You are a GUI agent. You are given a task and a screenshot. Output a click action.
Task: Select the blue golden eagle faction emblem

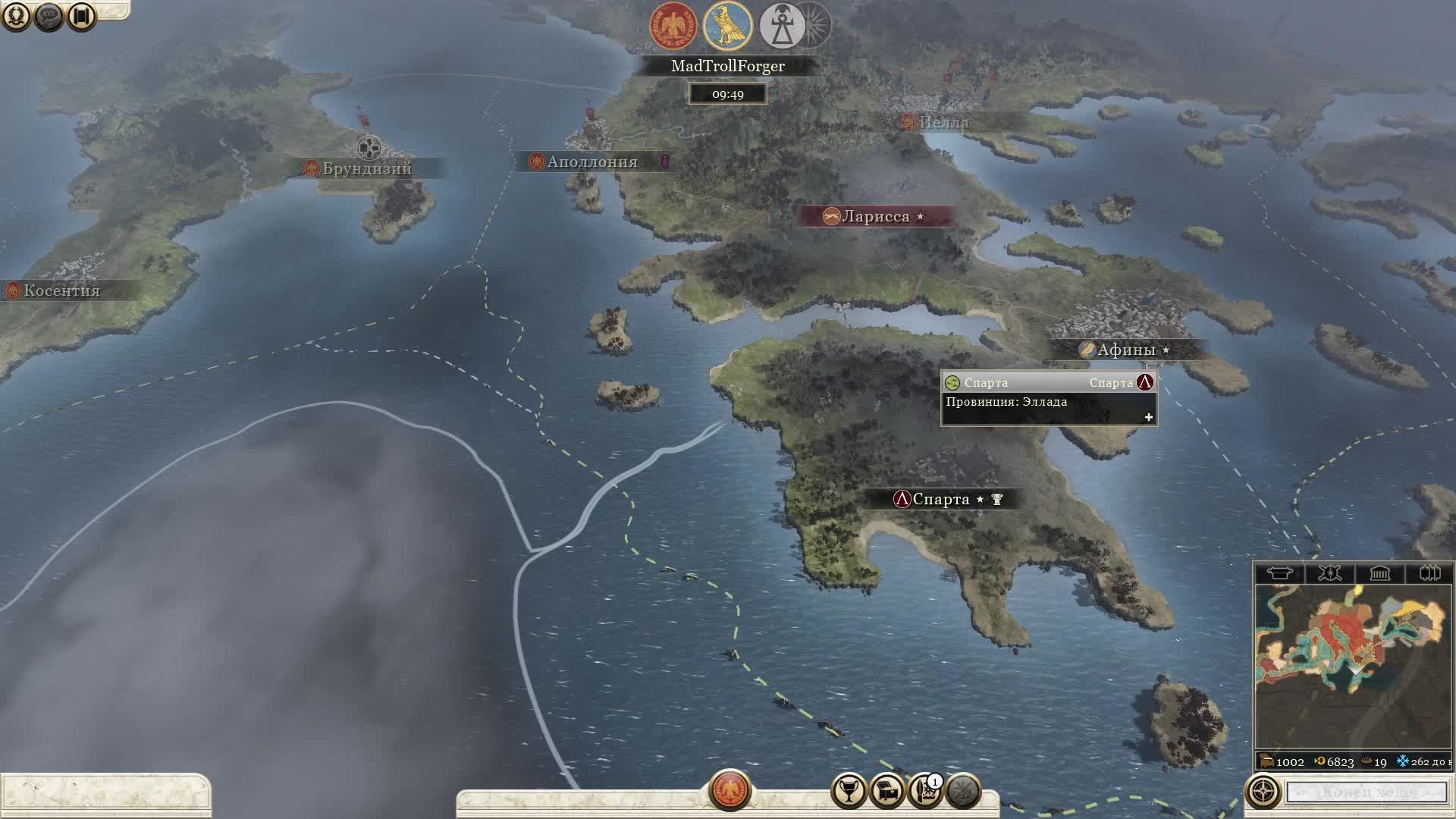(727, 26)
